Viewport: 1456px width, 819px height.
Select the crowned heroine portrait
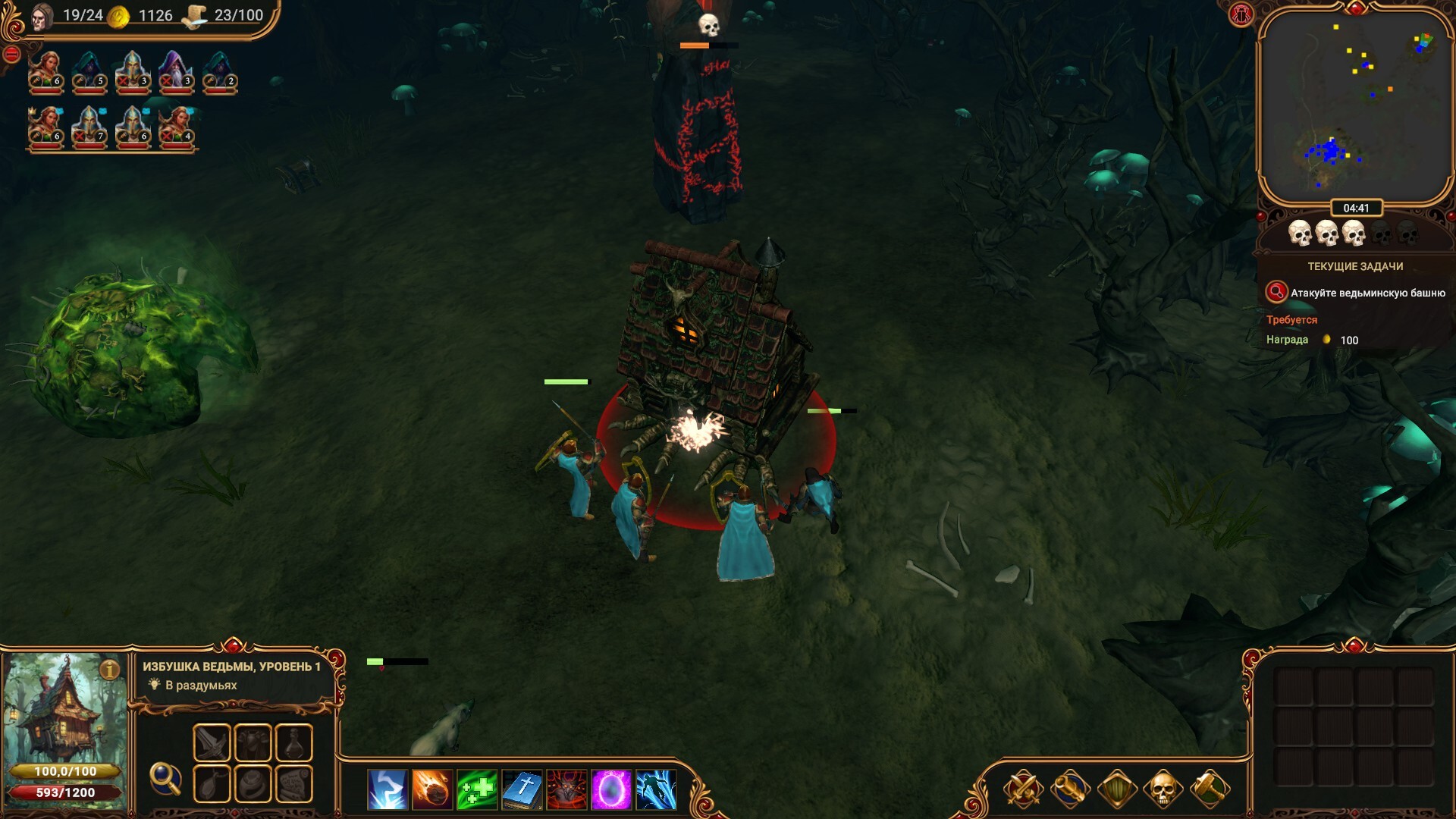click(x=45, y=127)
